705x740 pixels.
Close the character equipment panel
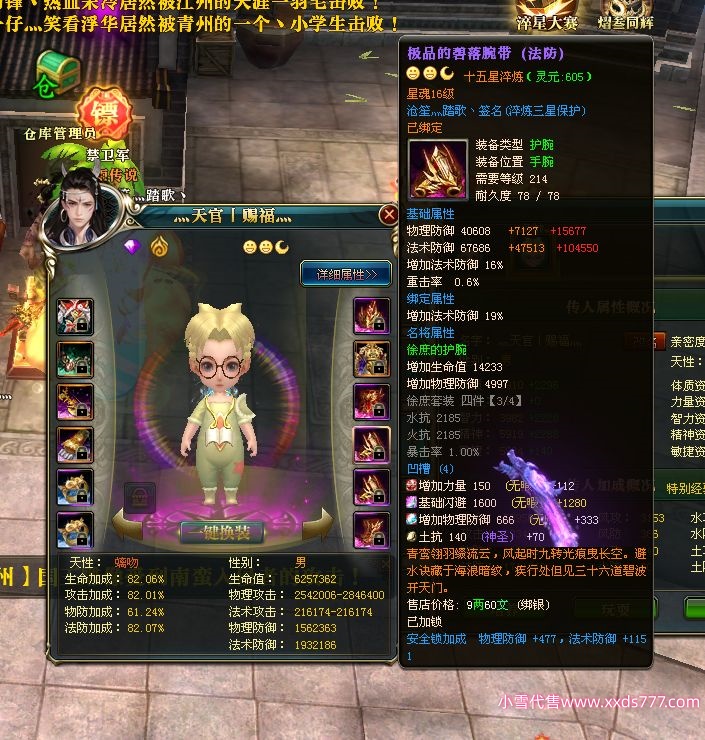pos(389,215)
